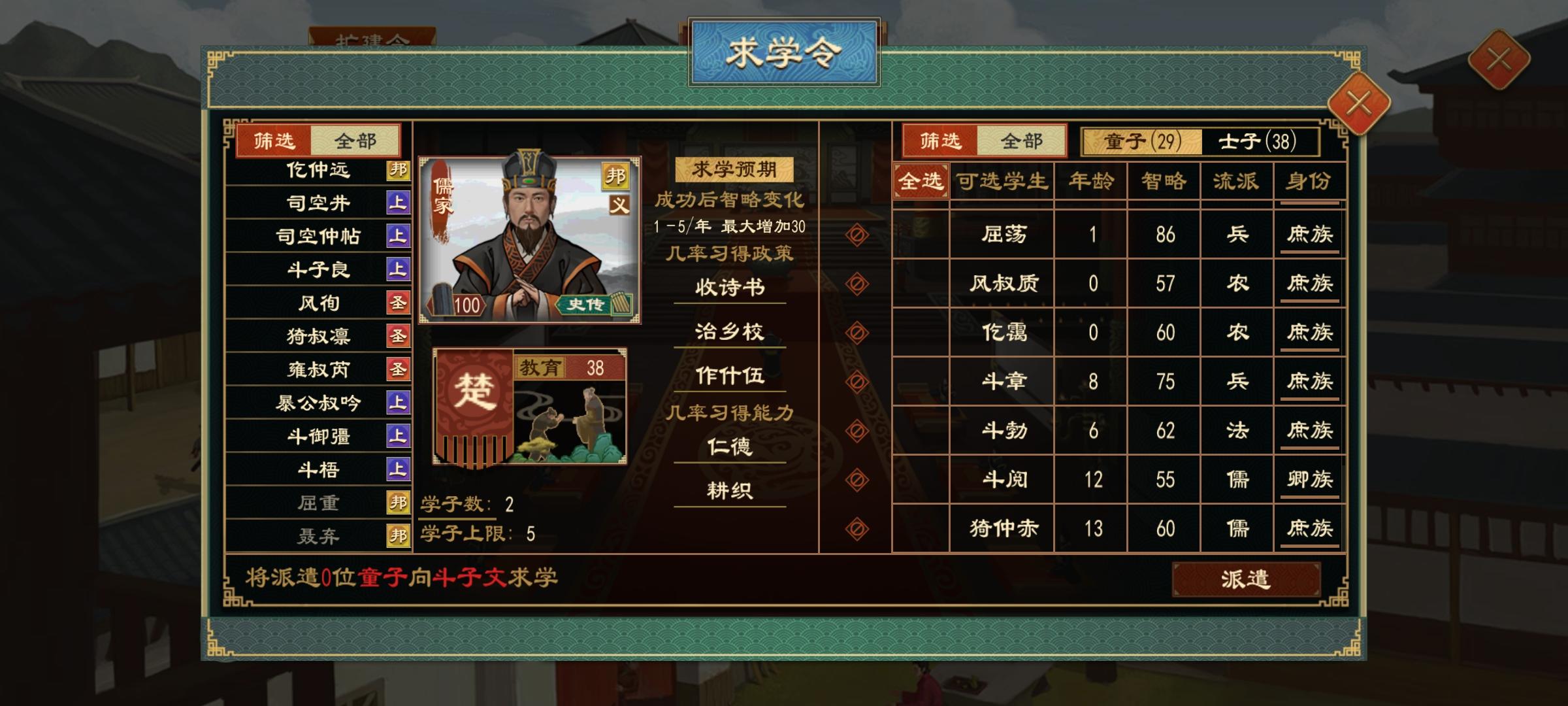
Task: Open the 筛选 filter on the teacher list
Action: tap(272, 141)
